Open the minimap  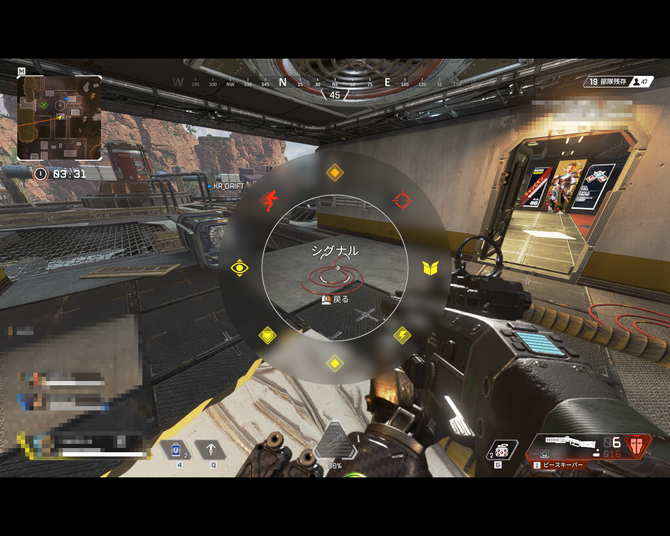[59, 118]
